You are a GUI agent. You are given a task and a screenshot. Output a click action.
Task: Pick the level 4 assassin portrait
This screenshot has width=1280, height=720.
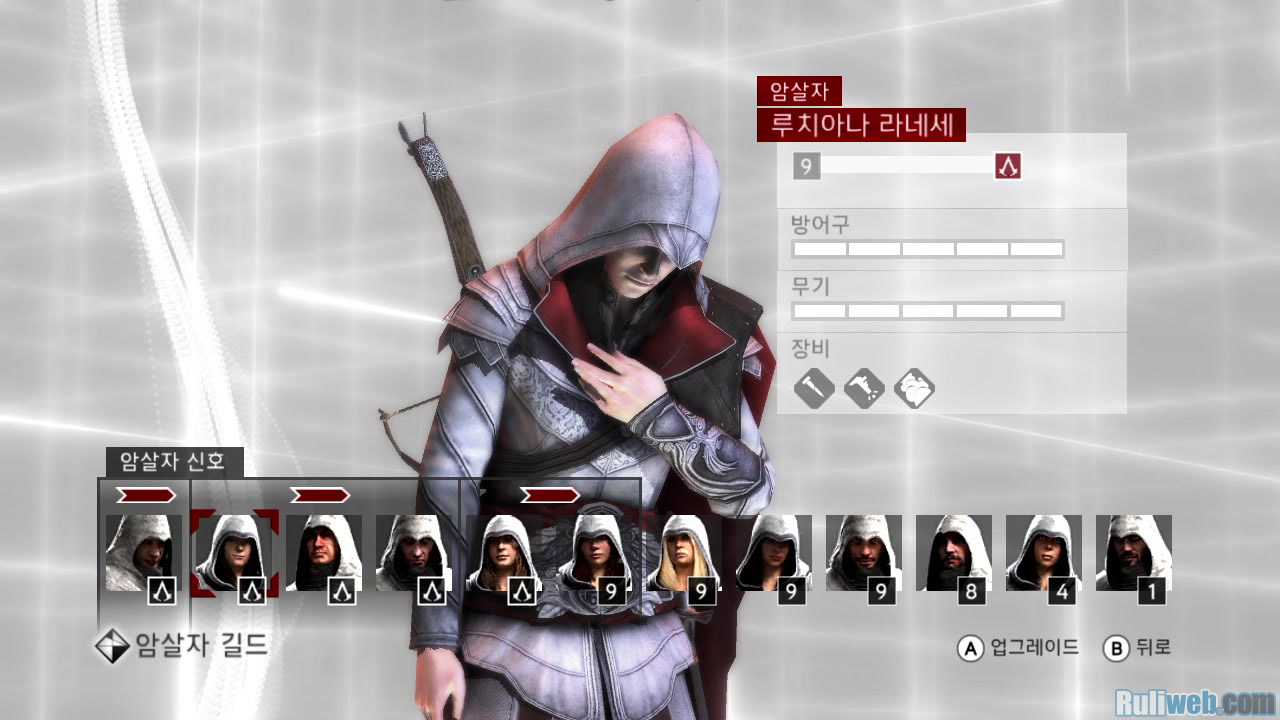1043,553
